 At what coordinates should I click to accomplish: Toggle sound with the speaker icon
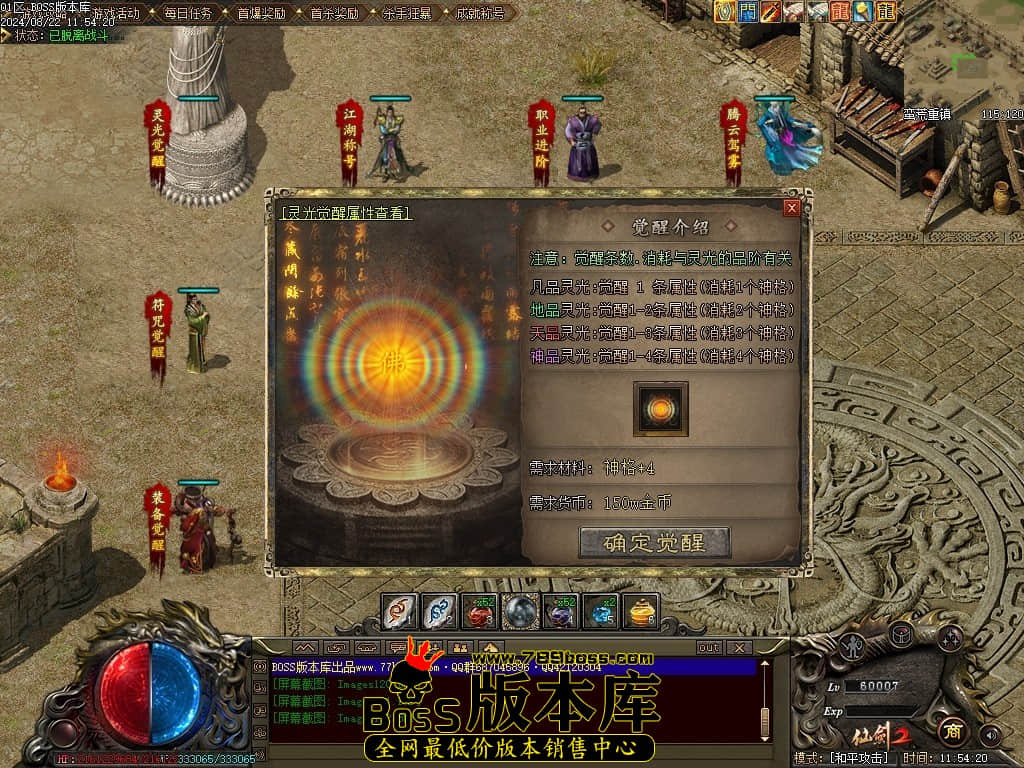point(990,735)
